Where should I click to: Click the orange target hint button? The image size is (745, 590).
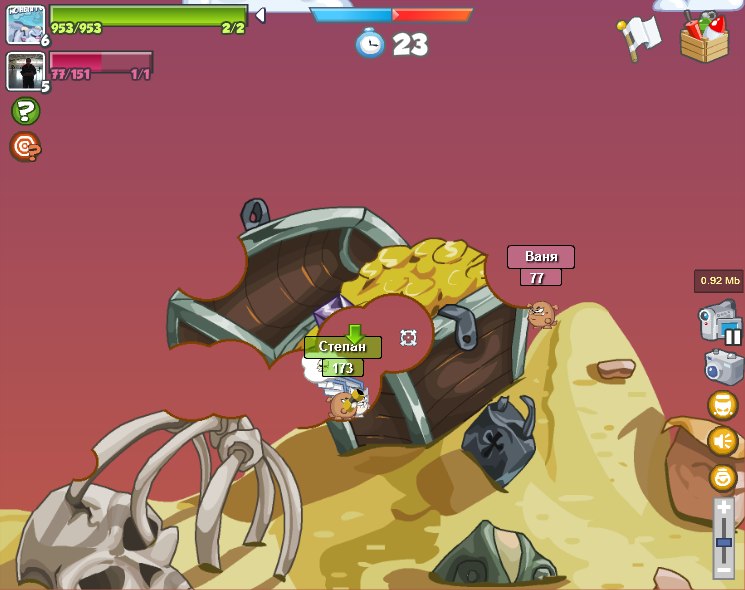pos(25,147)
